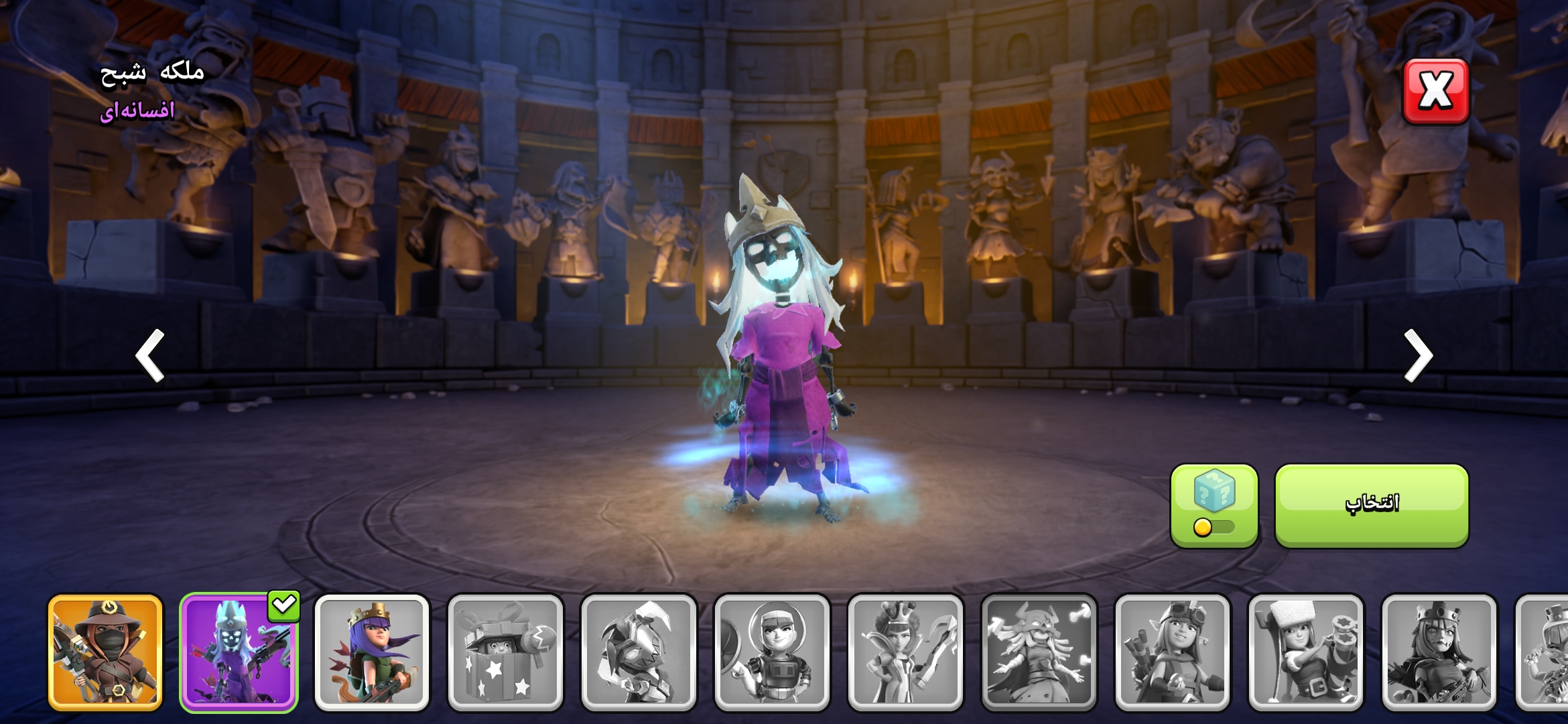Toggle random skin with the mystery cube button
1568x724 pixels.
pyautogui.click(x=1214, y=505)
